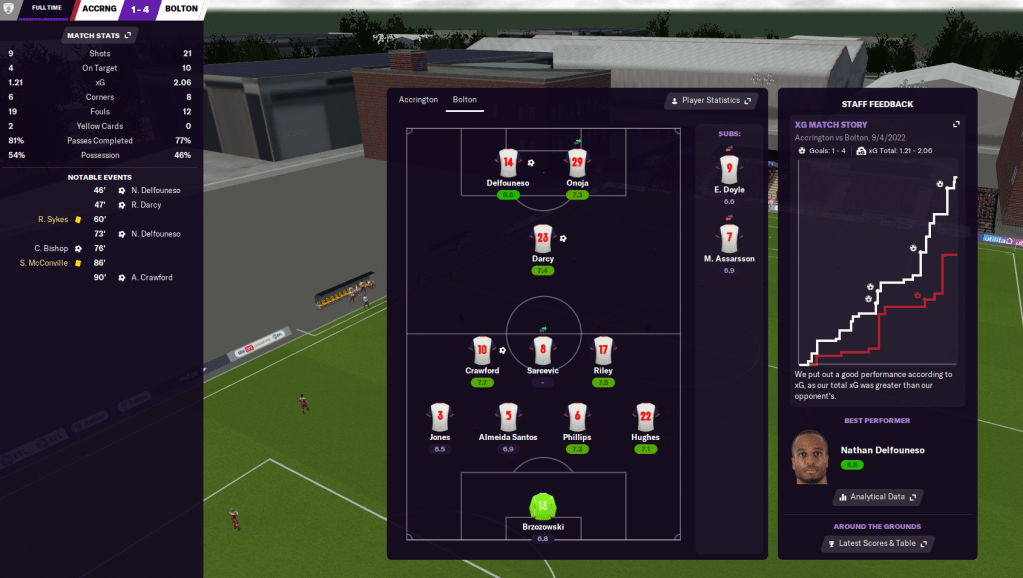The image size is (1023, 578).
Task: Expand the xG Match Story chart
Action: (956, 125)
